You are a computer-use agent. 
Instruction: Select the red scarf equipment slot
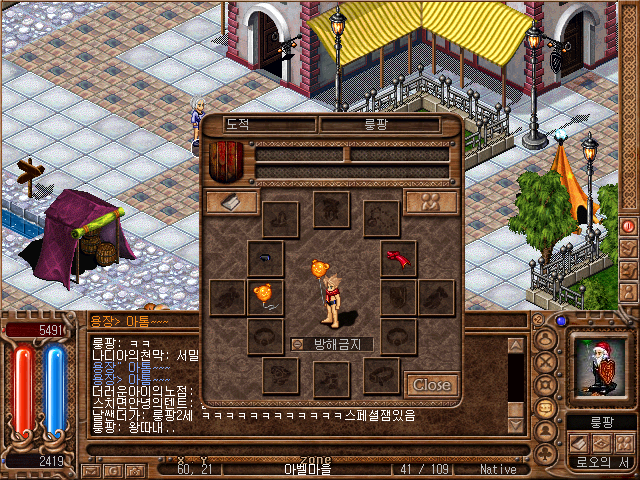(399, 259)
